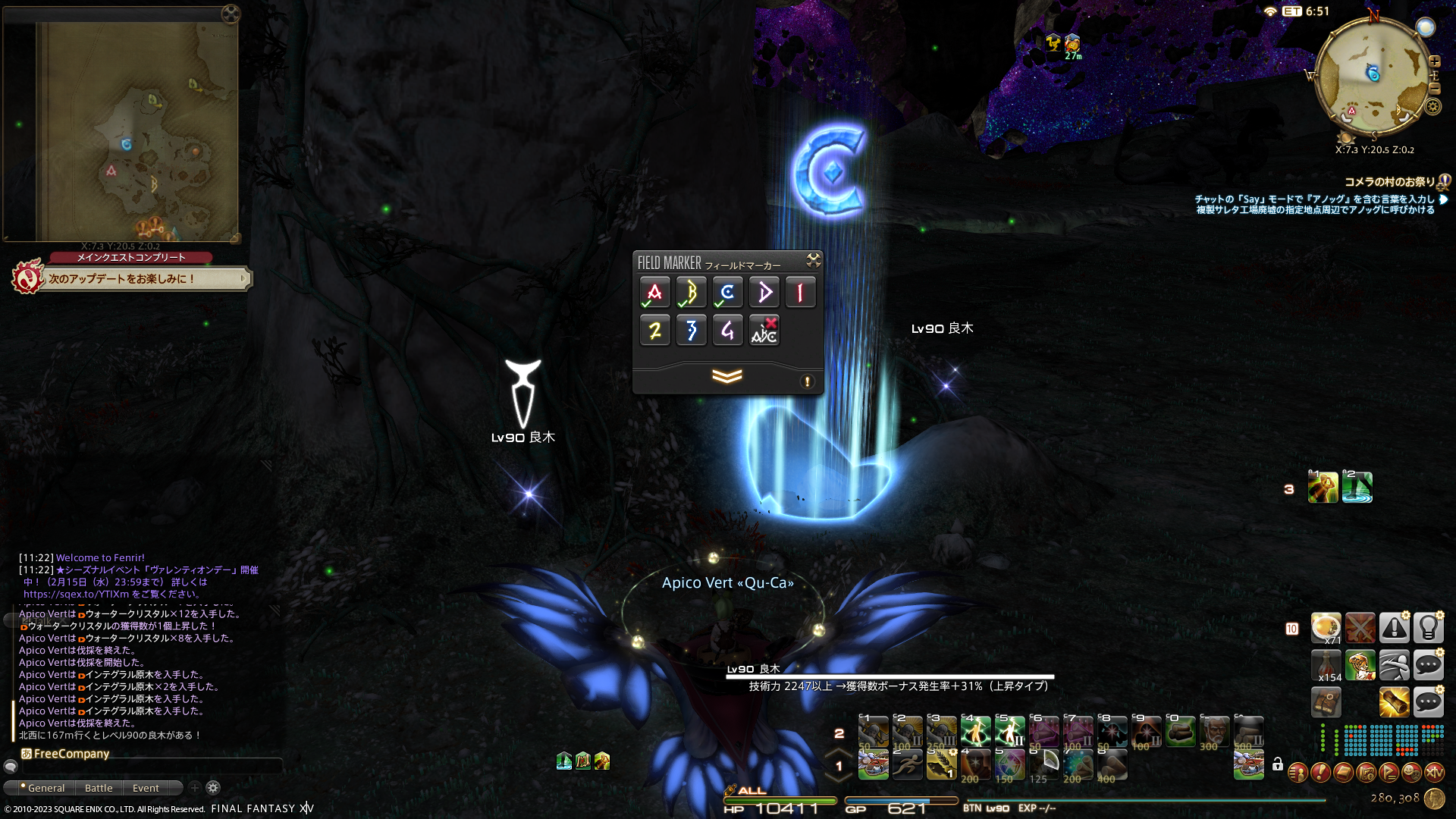Place field marker B
The image size is (1456, 819).
click(691, 293)
